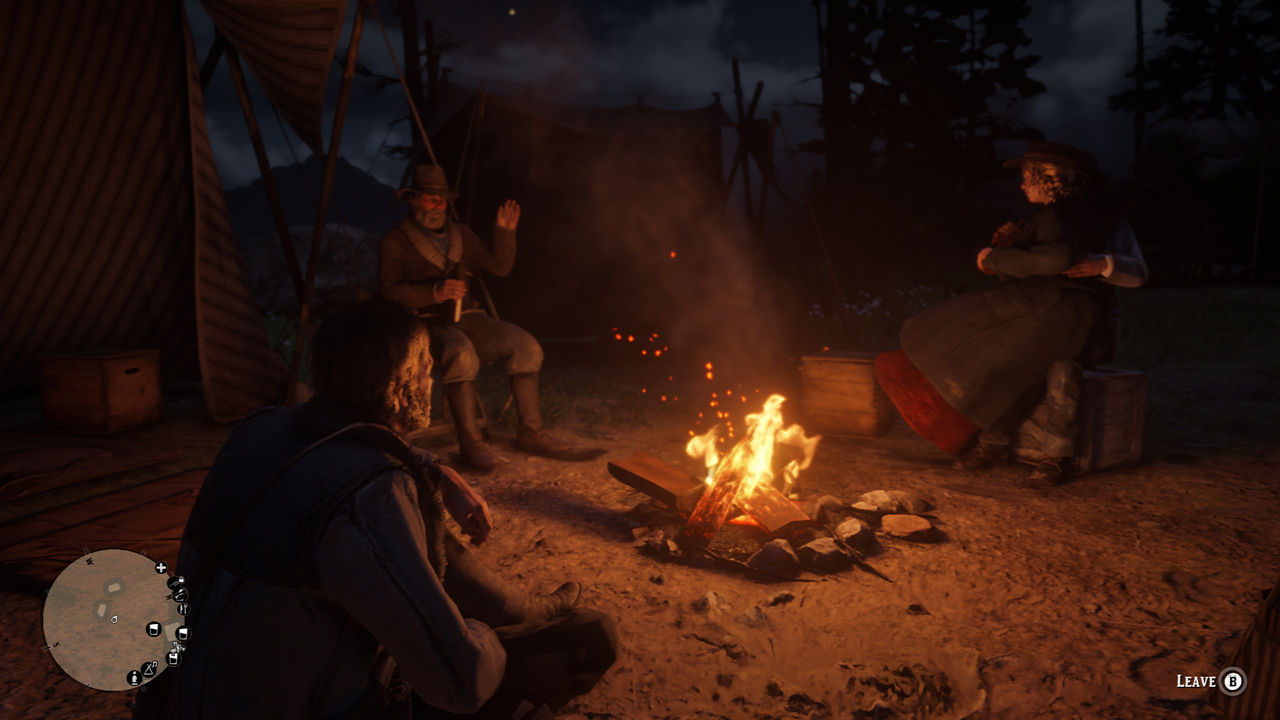Select the medical cross marker on minimap

click(161, 568)
